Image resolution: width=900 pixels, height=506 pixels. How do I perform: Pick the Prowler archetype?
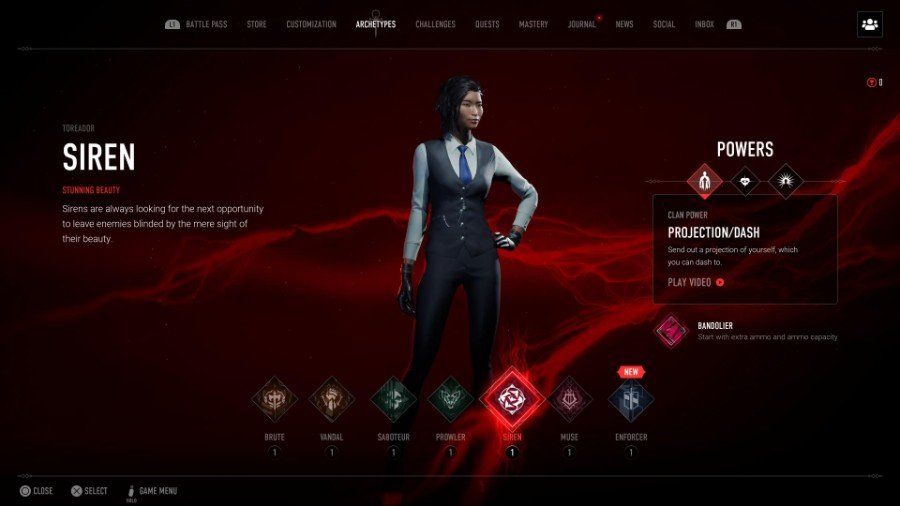(x=451, y=400)
